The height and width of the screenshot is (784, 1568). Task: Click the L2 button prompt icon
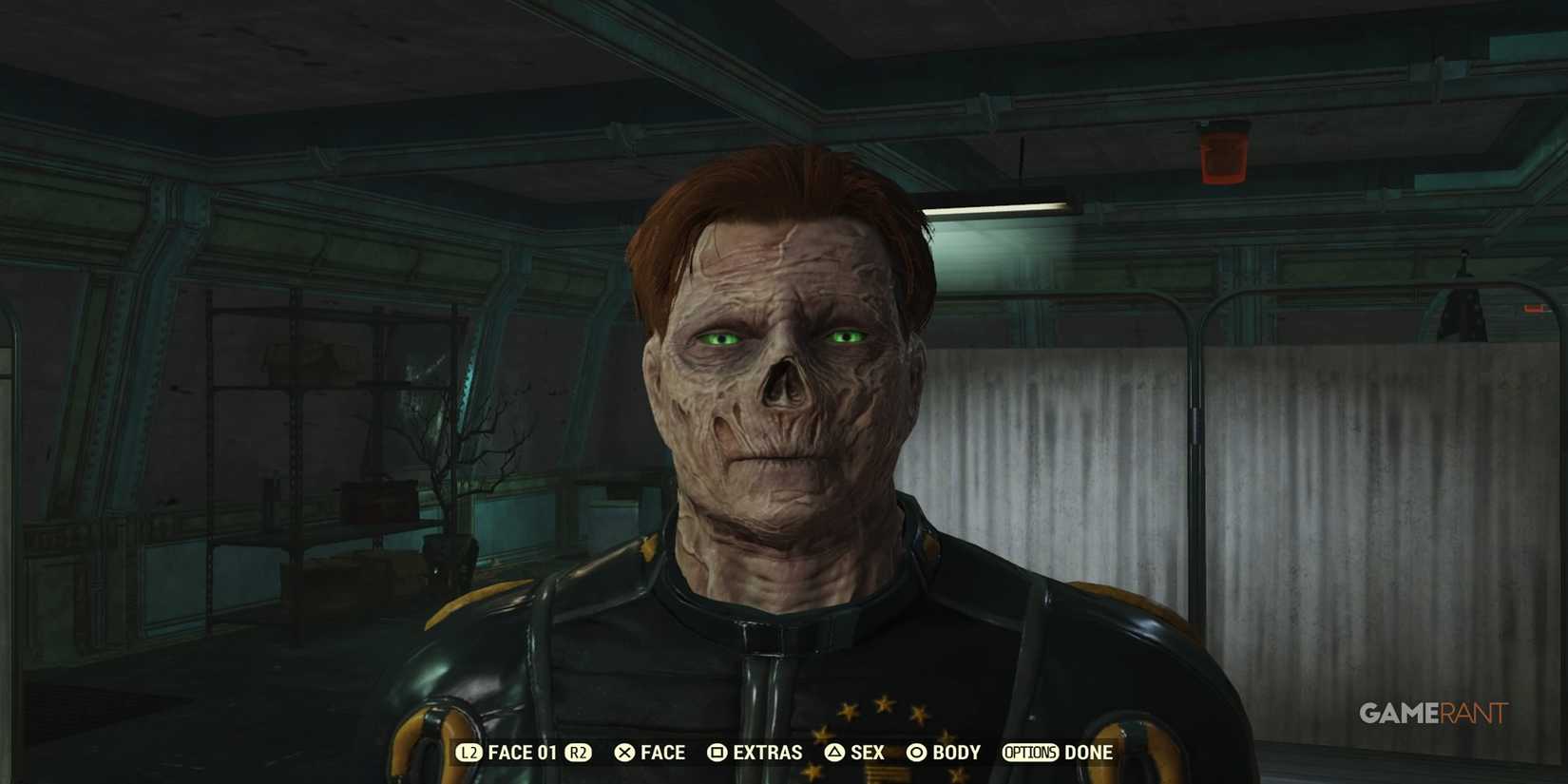pyautogui.click(x=468, y=752)
